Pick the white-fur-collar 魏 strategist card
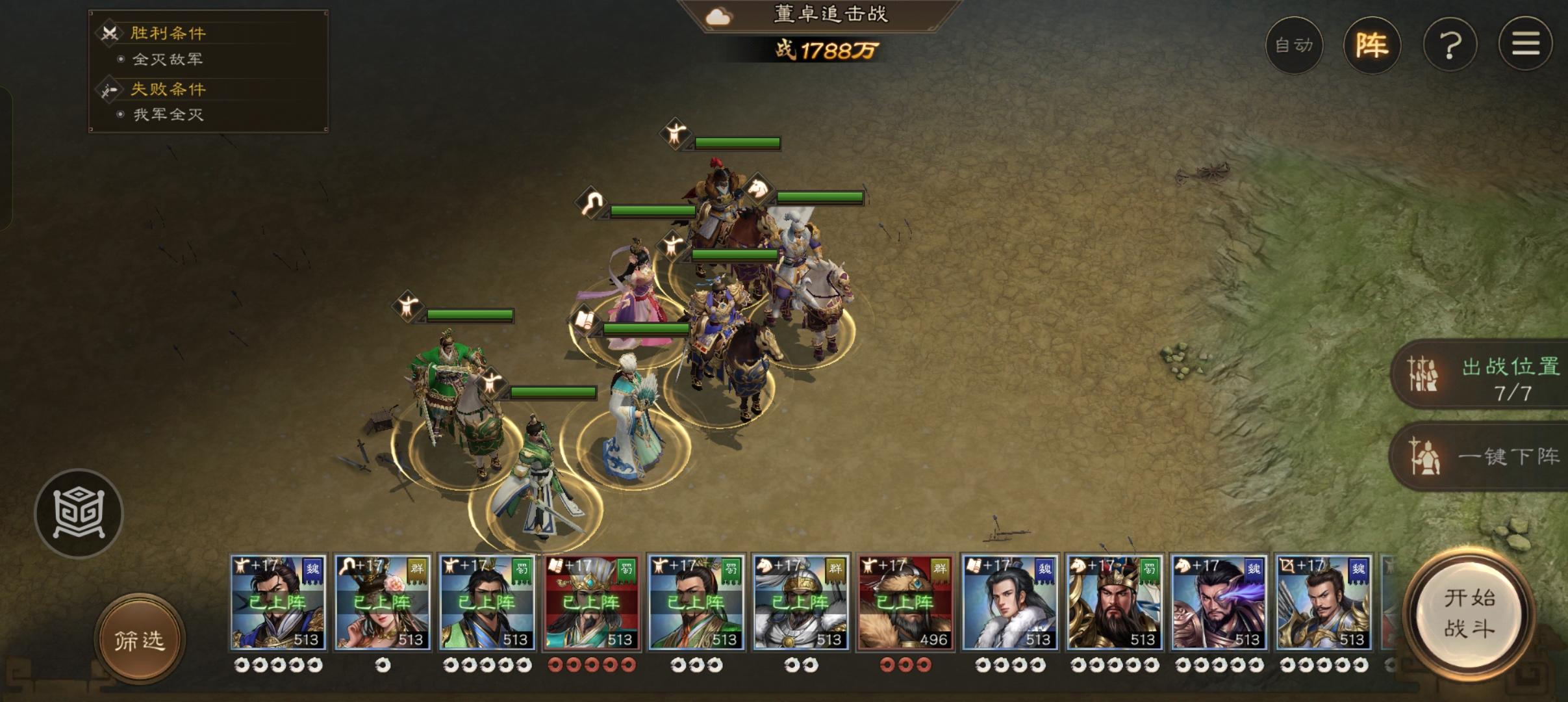This screenshot has width=1568, height=702. coord(1010,603)
